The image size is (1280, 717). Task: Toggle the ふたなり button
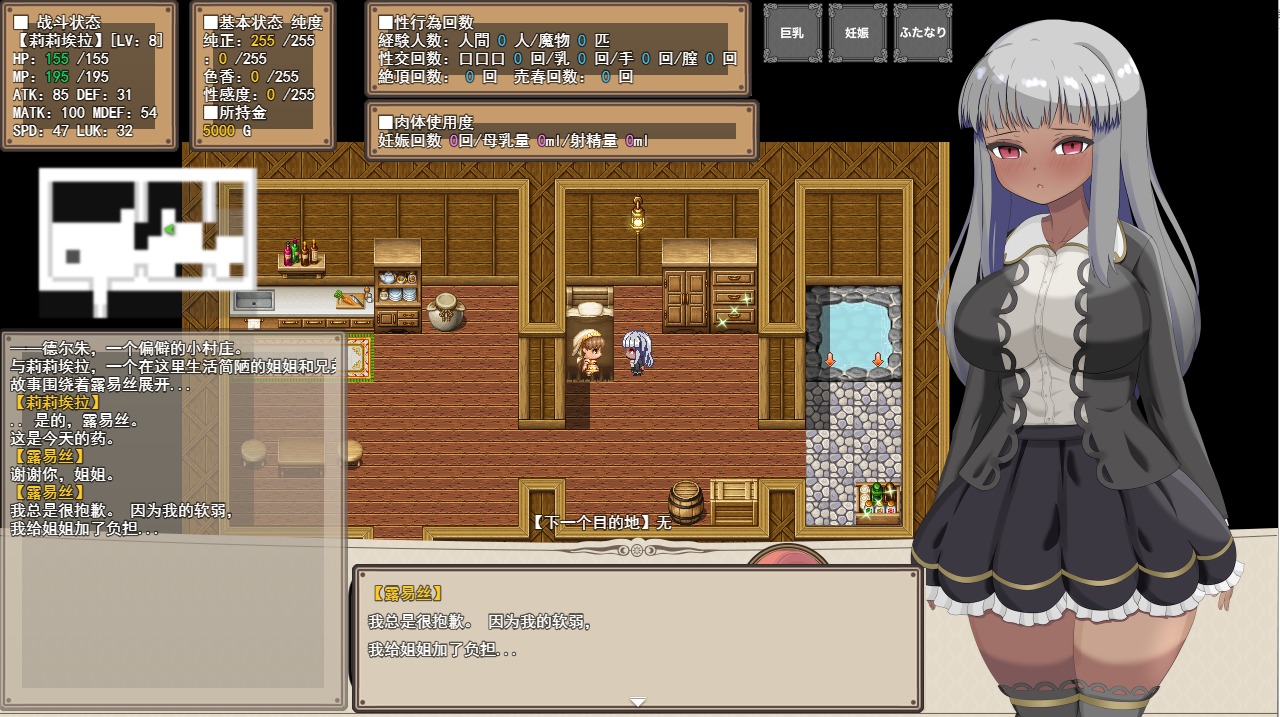point(922,33)
